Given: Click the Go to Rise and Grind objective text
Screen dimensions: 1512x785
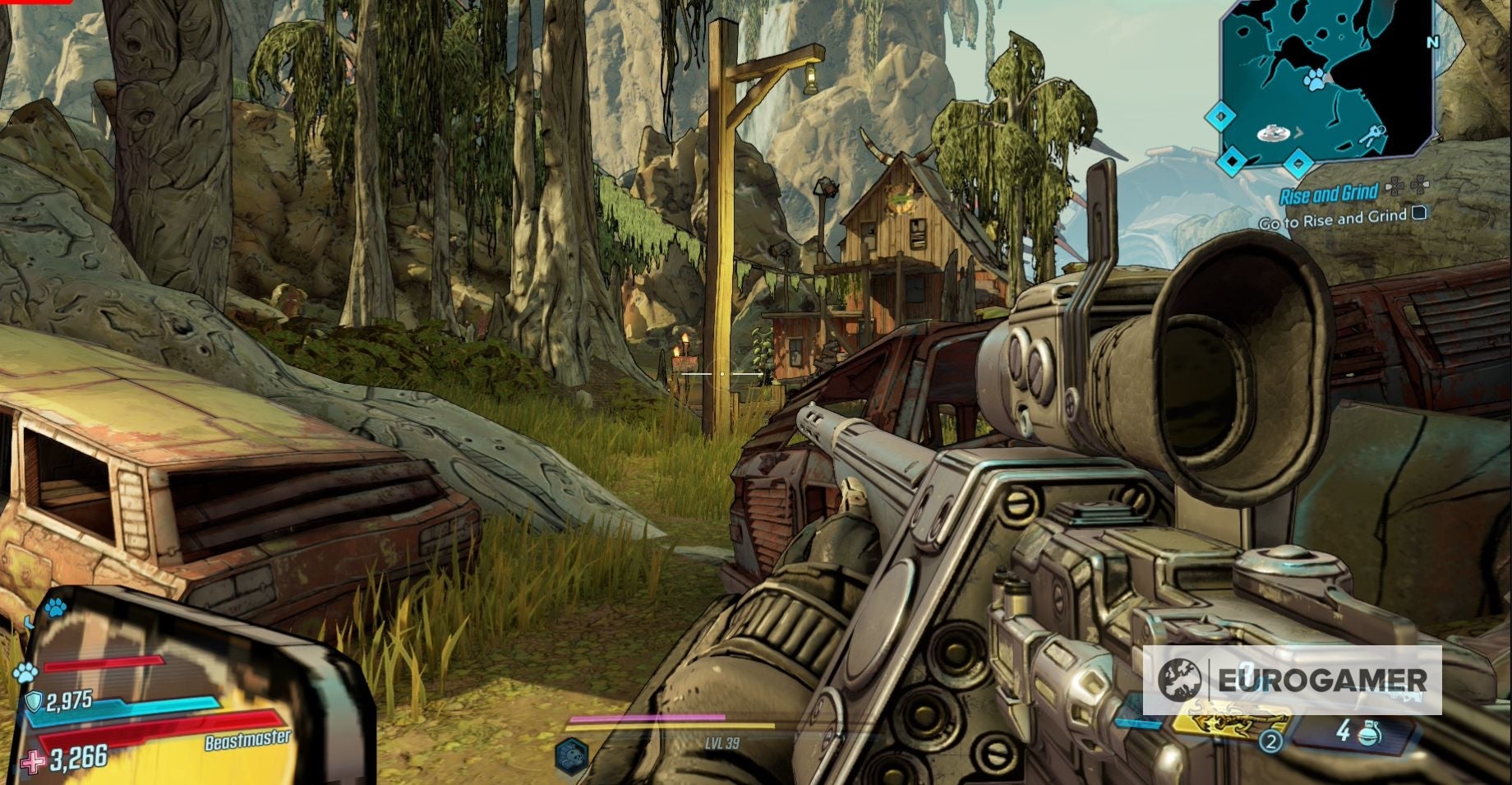Looking at the screenshot, I should click(1331, 219).
